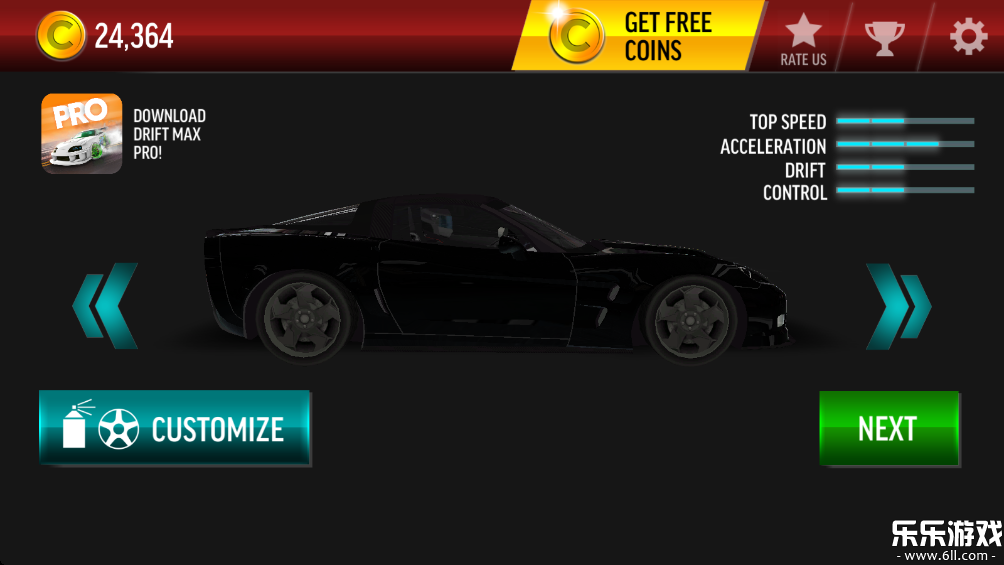
Task: Tap the Get Free Coins banner
Action: point(638,36)
